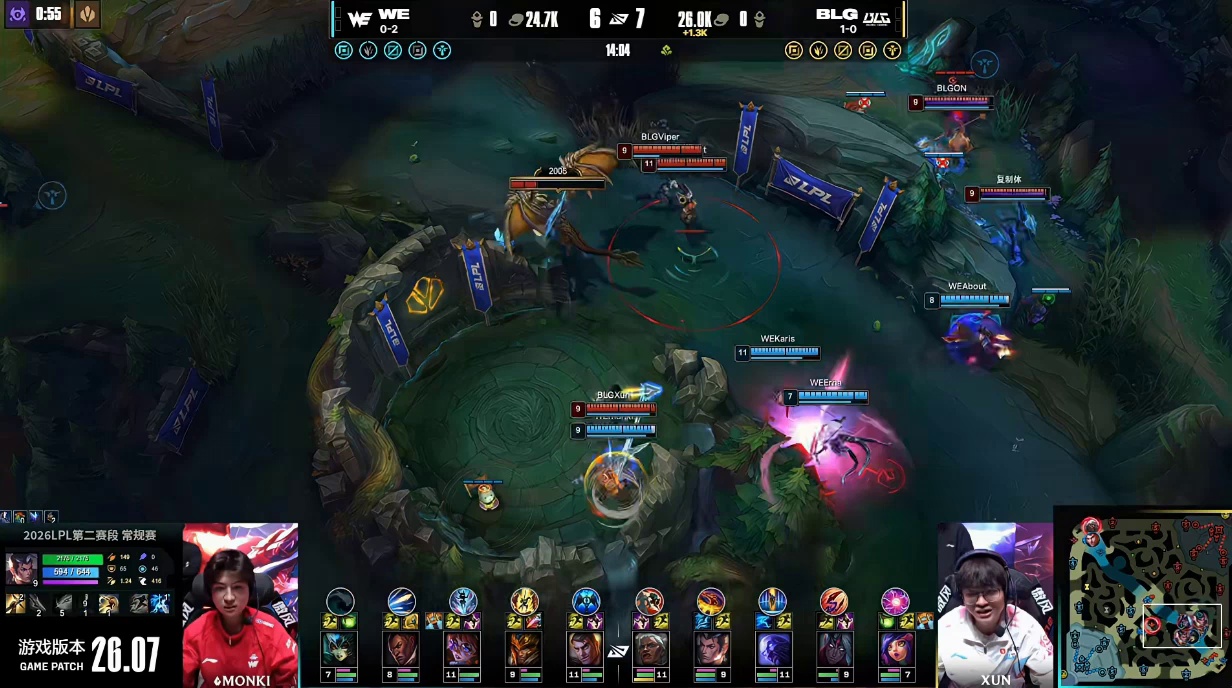
Task: Select the white-haired champion portrait in bottom bar
Action: [x=649, y=649]
